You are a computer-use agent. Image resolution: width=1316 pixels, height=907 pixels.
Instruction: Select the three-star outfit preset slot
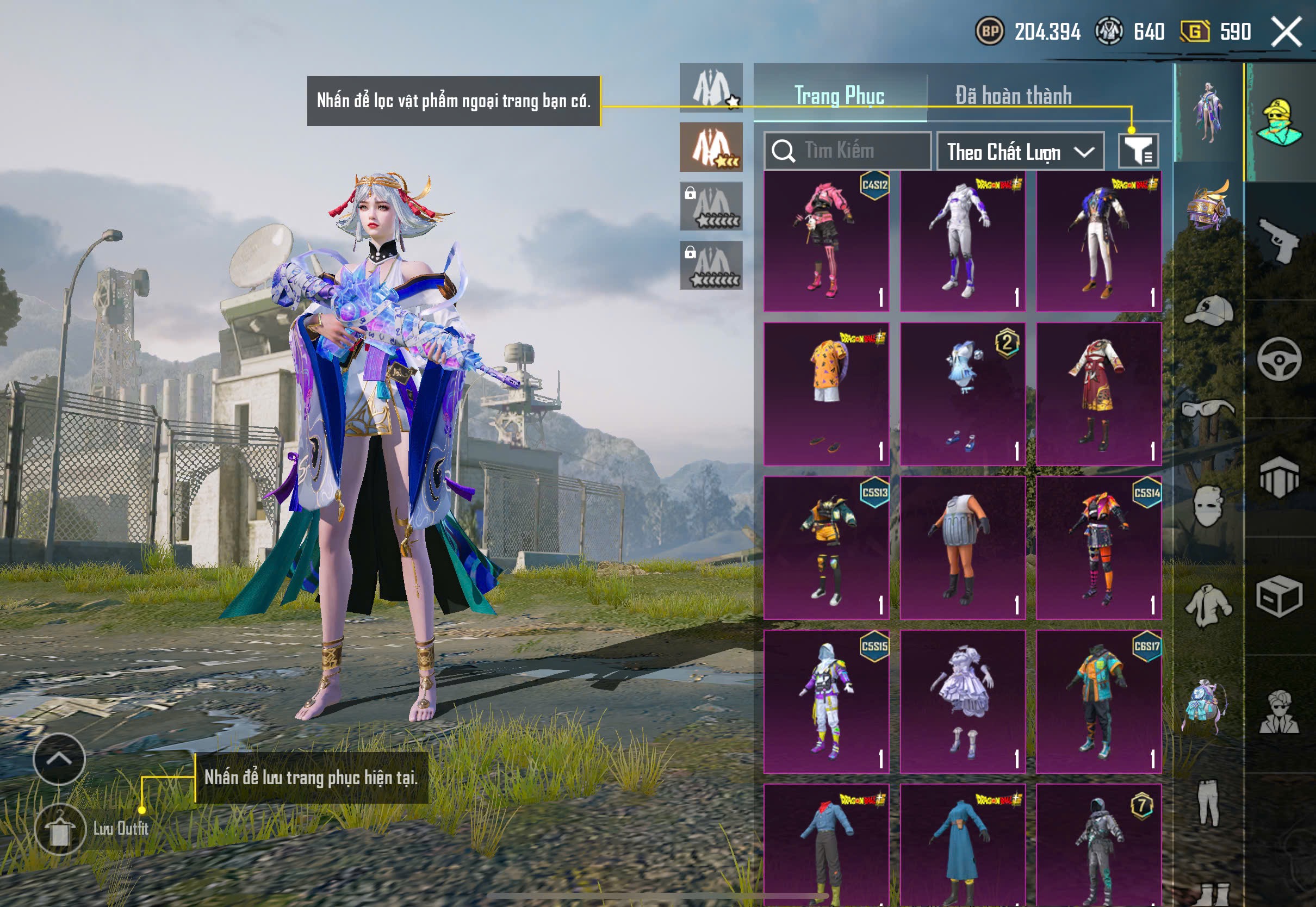(711, 147)
